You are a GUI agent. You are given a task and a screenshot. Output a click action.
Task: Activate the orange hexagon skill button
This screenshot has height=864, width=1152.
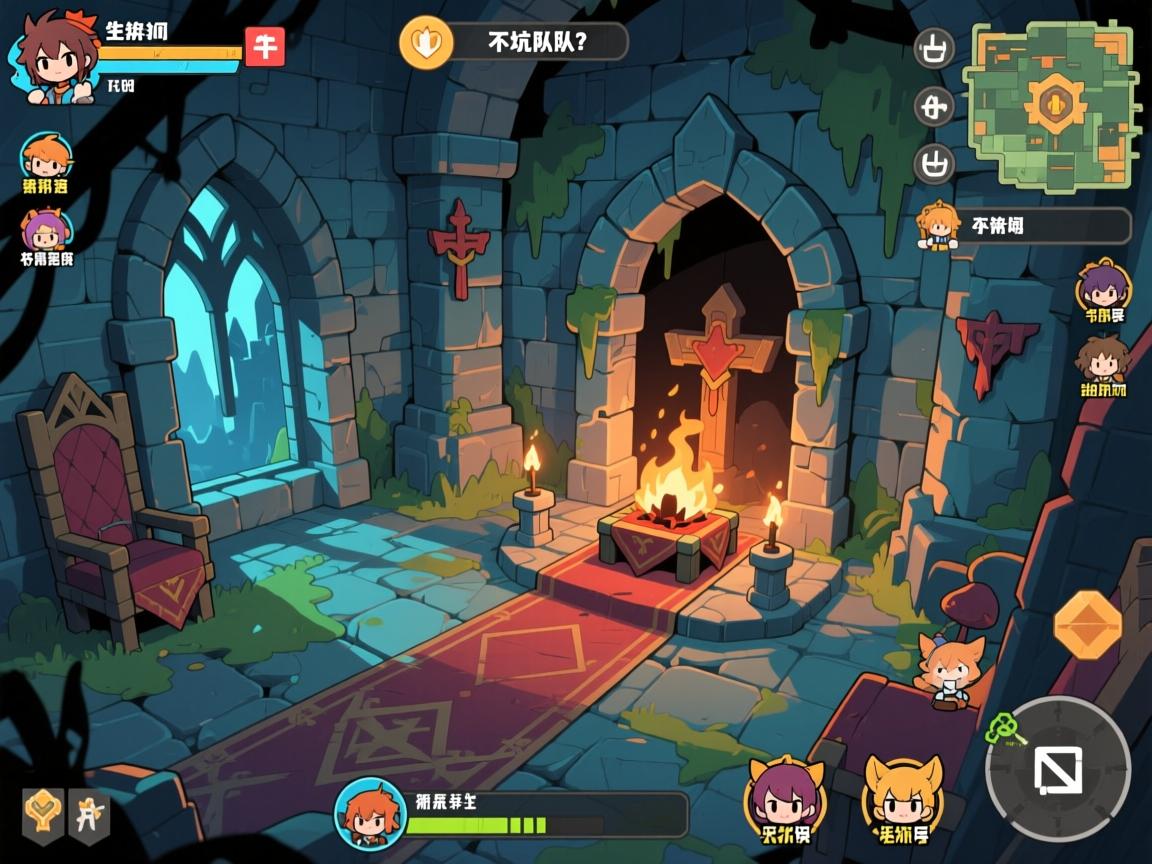pos(1088,625)
